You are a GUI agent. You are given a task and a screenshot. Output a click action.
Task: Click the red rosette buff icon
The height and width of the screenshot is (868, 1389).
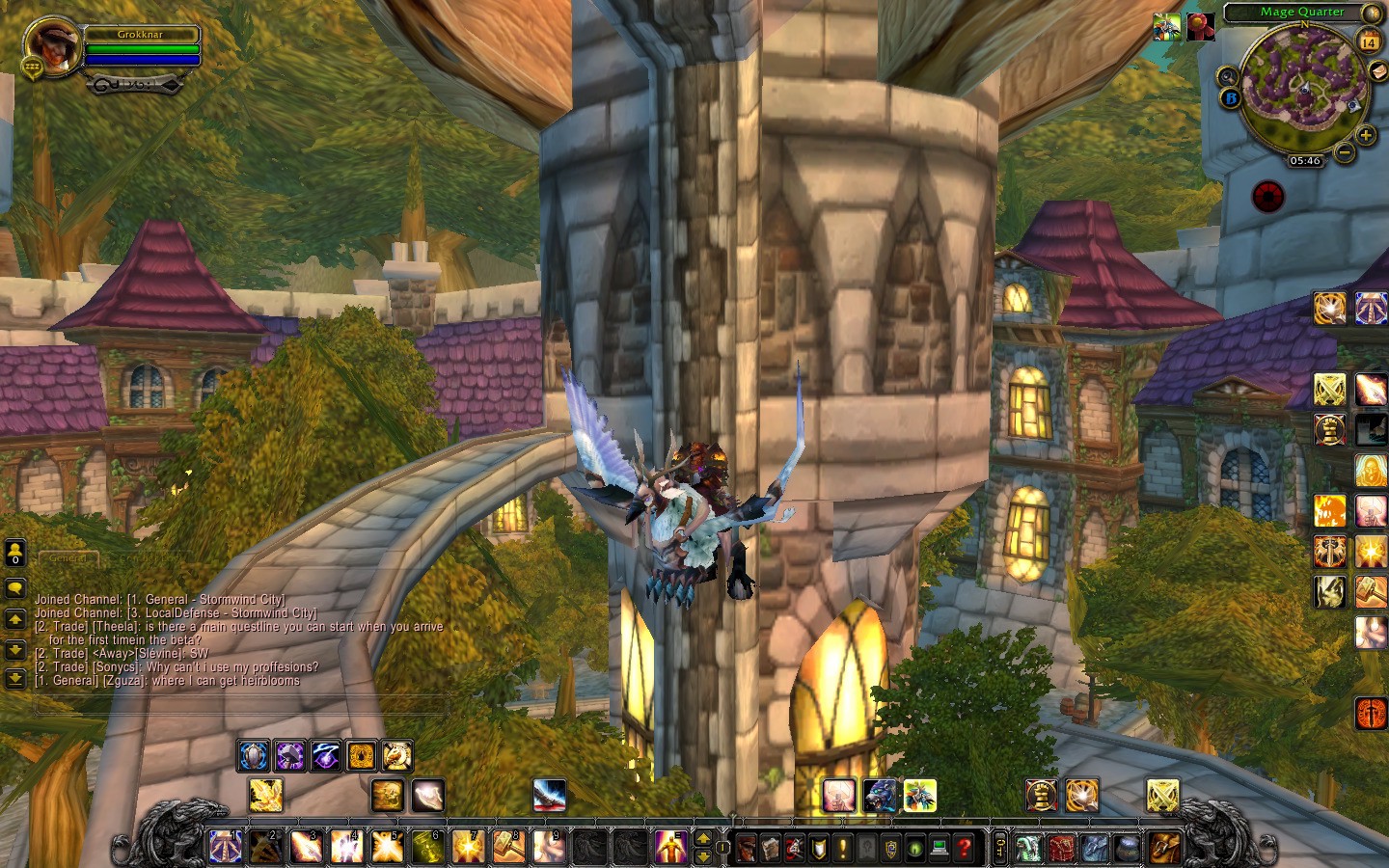(x=1200, y=27)
